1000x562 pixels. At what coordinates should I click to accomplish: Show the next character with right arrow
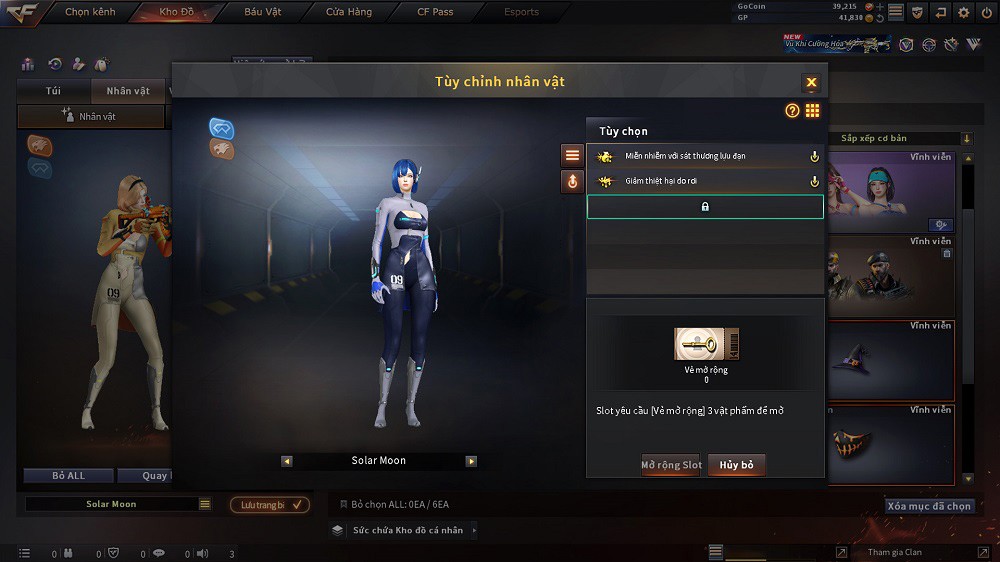pyautogui.click(x=471, y=461)
